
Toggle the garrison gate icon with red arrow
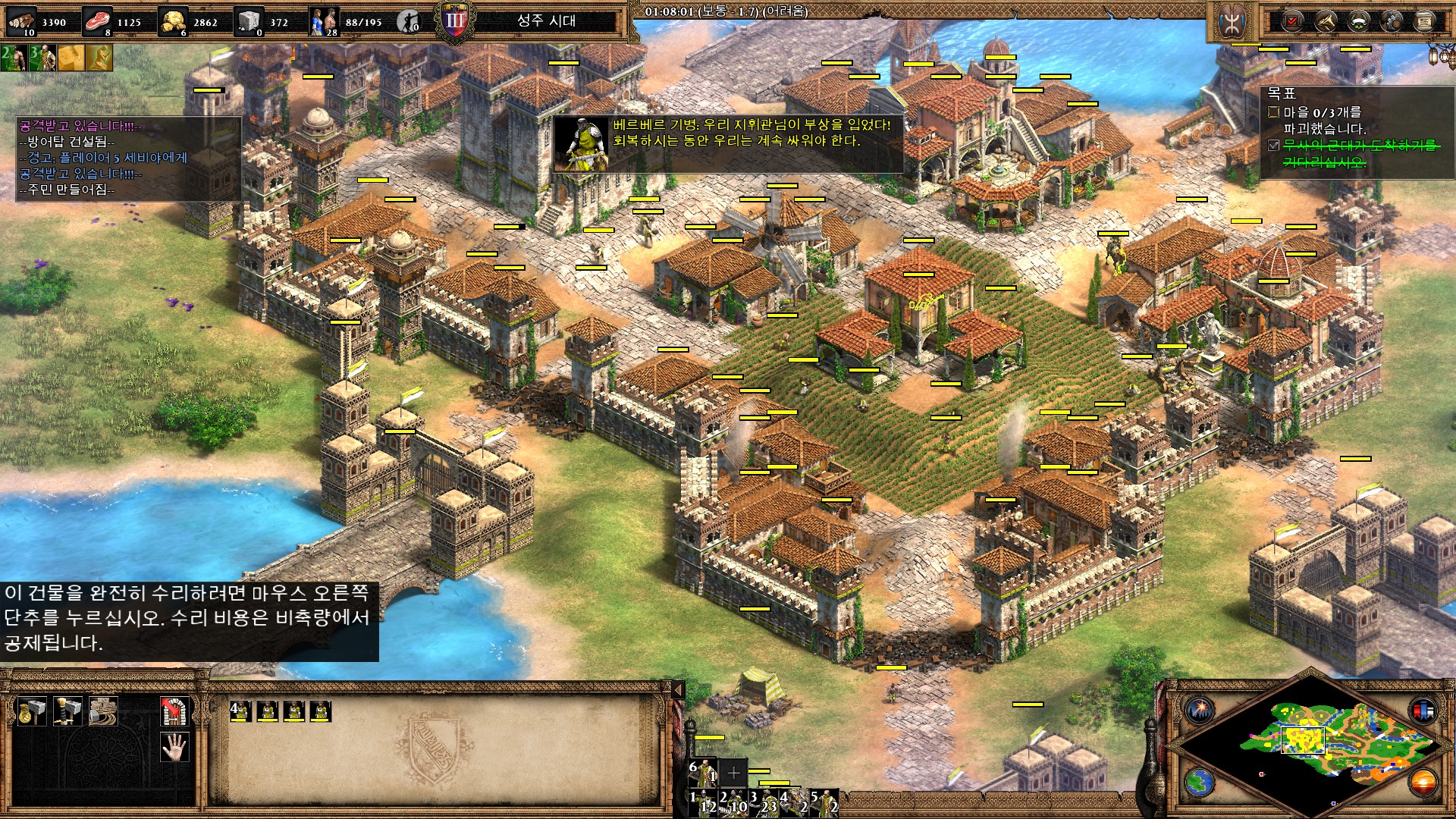174,711
